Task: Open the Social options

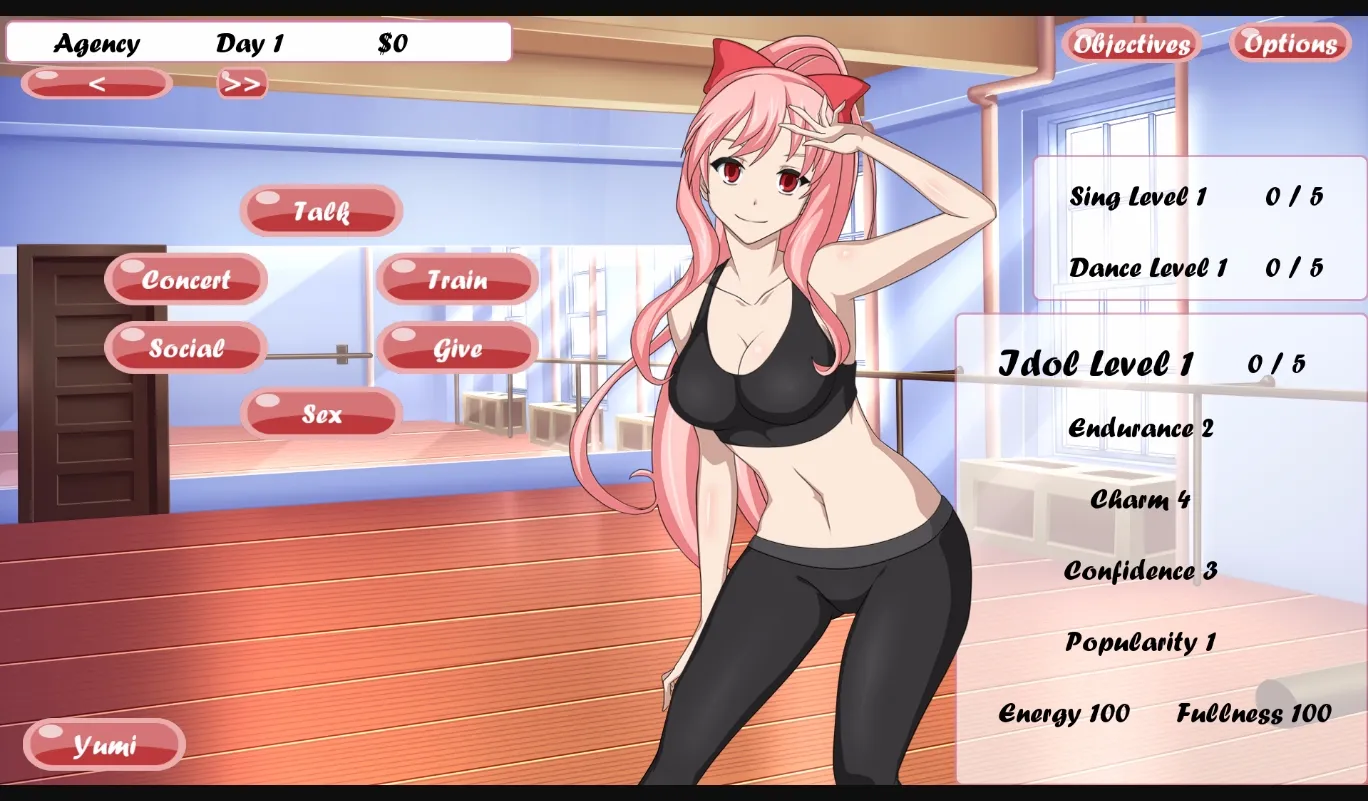Action: 185,348
